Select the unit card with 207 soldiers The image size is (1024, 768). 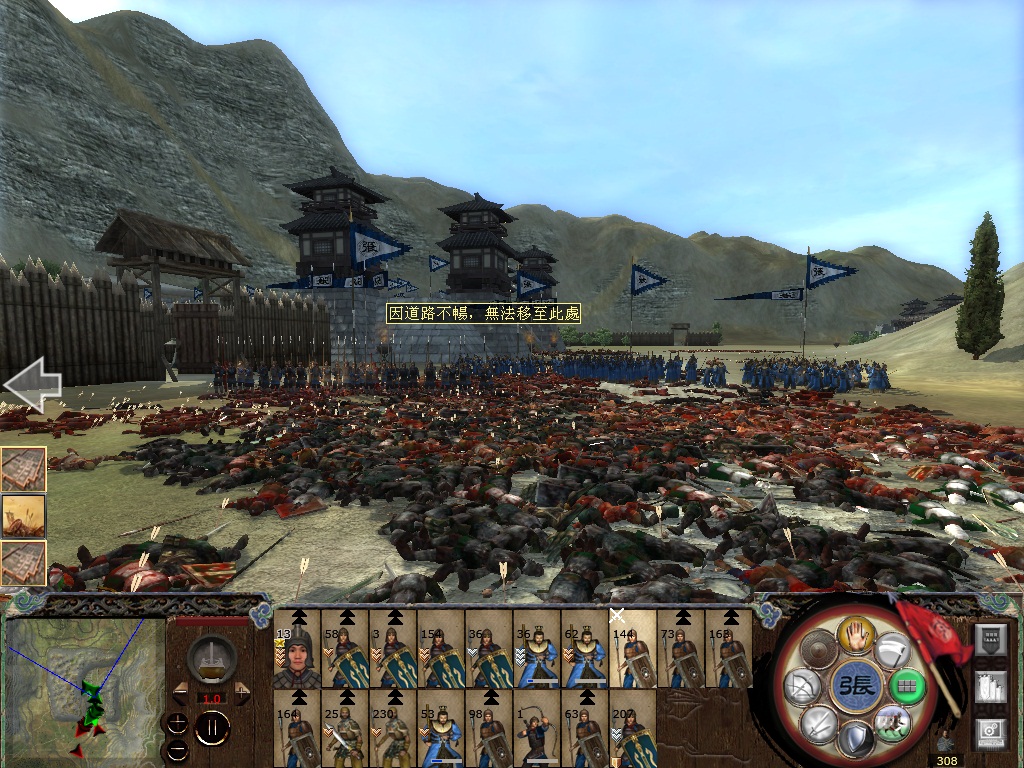pos(633,730)
